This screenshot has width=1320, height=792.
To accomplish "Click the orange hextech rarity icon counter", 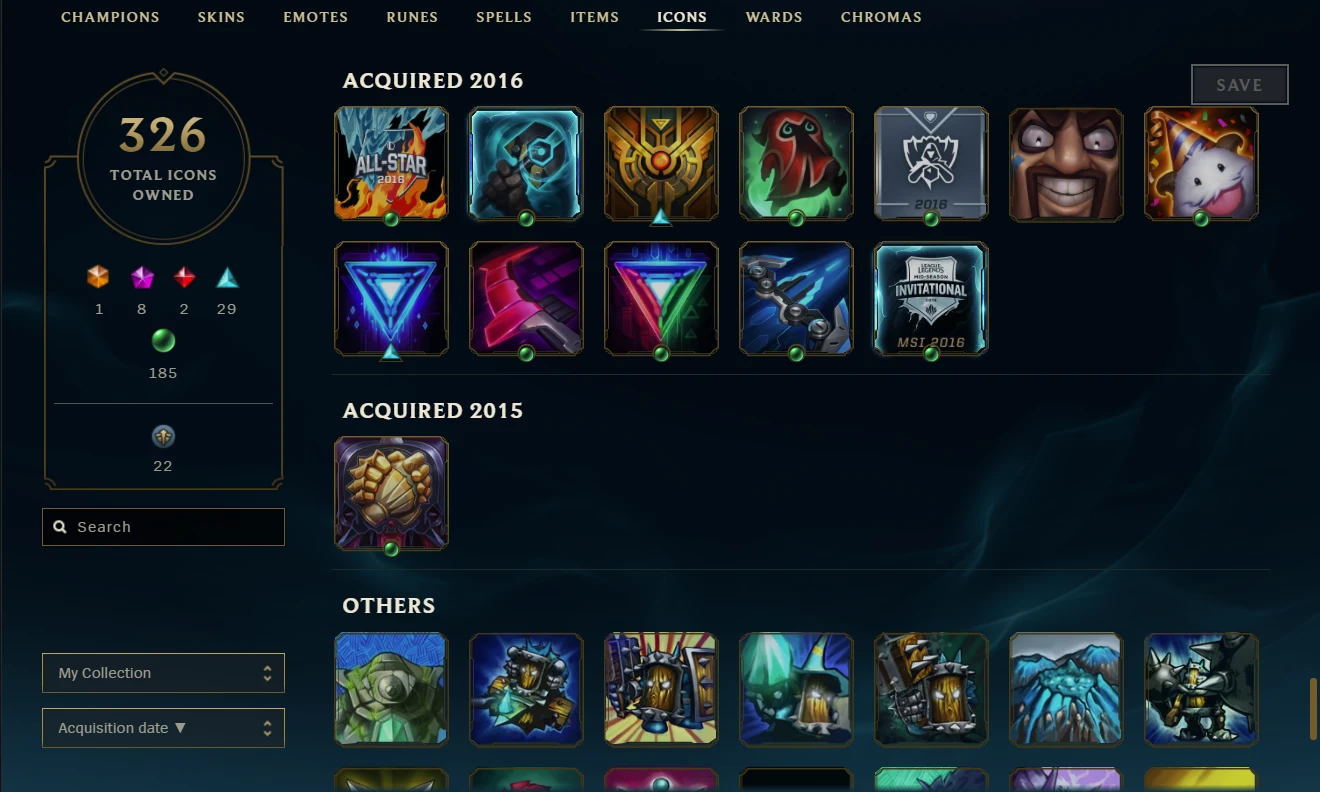I will 98,278.
